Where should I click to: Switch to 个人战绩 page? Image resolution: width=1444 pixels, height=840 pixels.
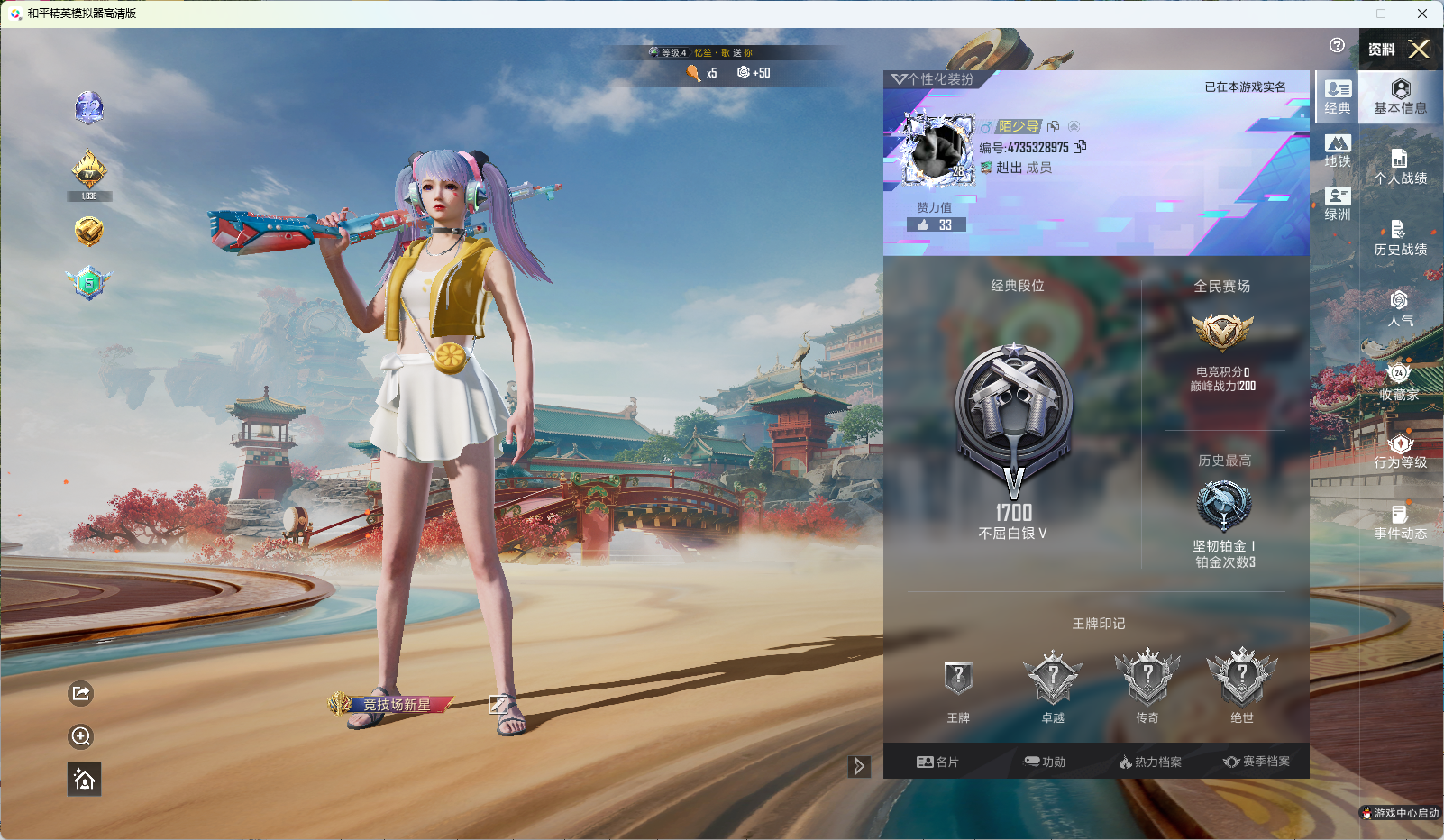[x=1400, y=168]
